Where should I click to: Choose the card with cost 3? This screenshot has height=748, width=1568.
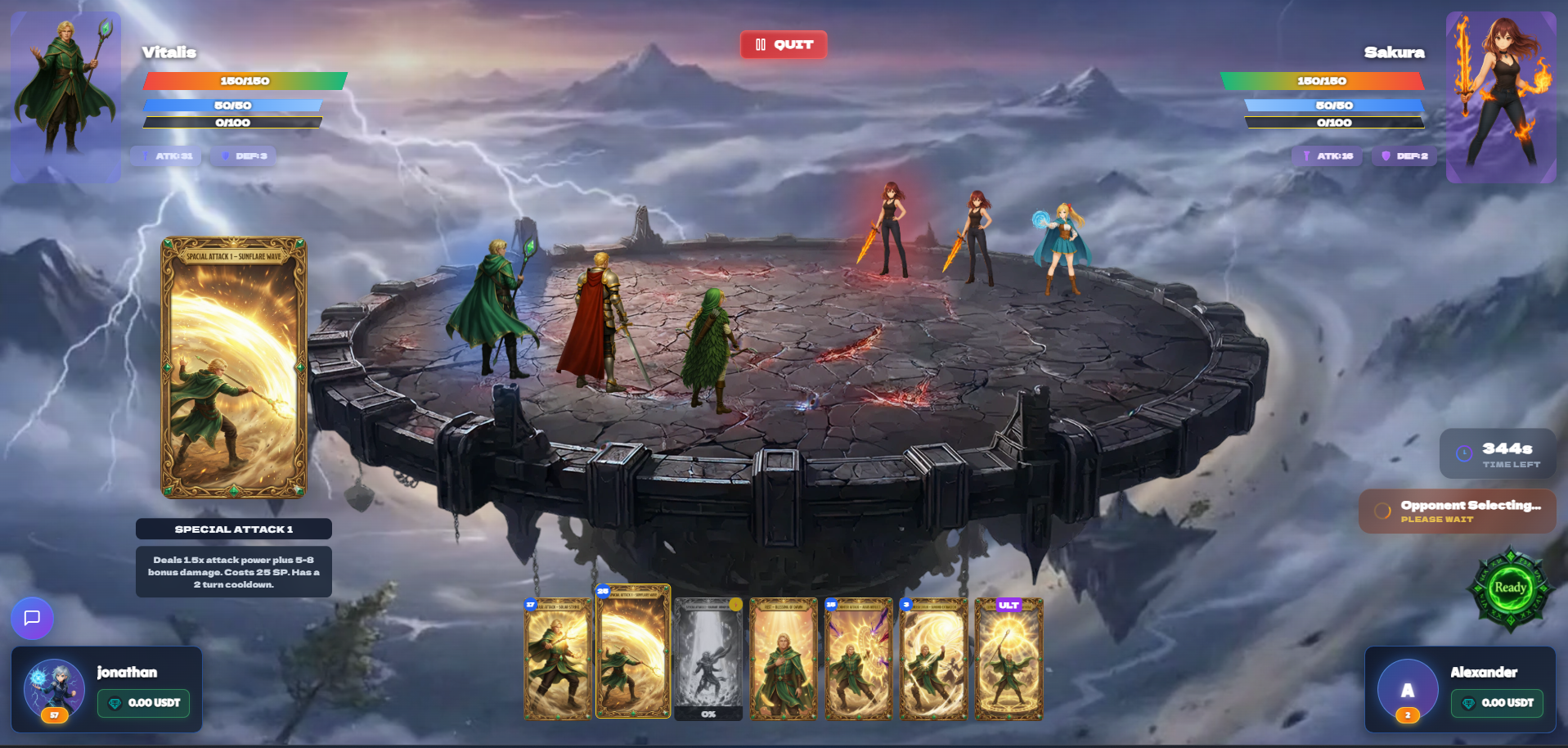point(933,660)
